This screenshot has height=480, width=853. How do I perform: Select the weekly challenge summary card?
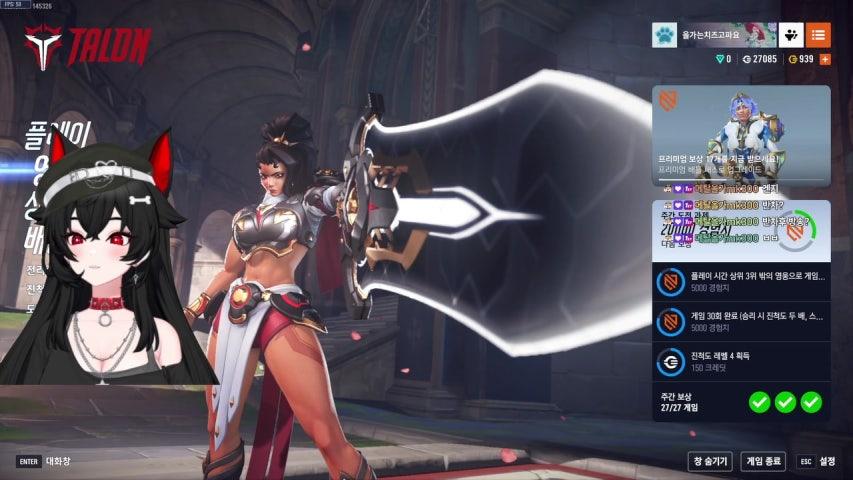click(x=741, y=229)
